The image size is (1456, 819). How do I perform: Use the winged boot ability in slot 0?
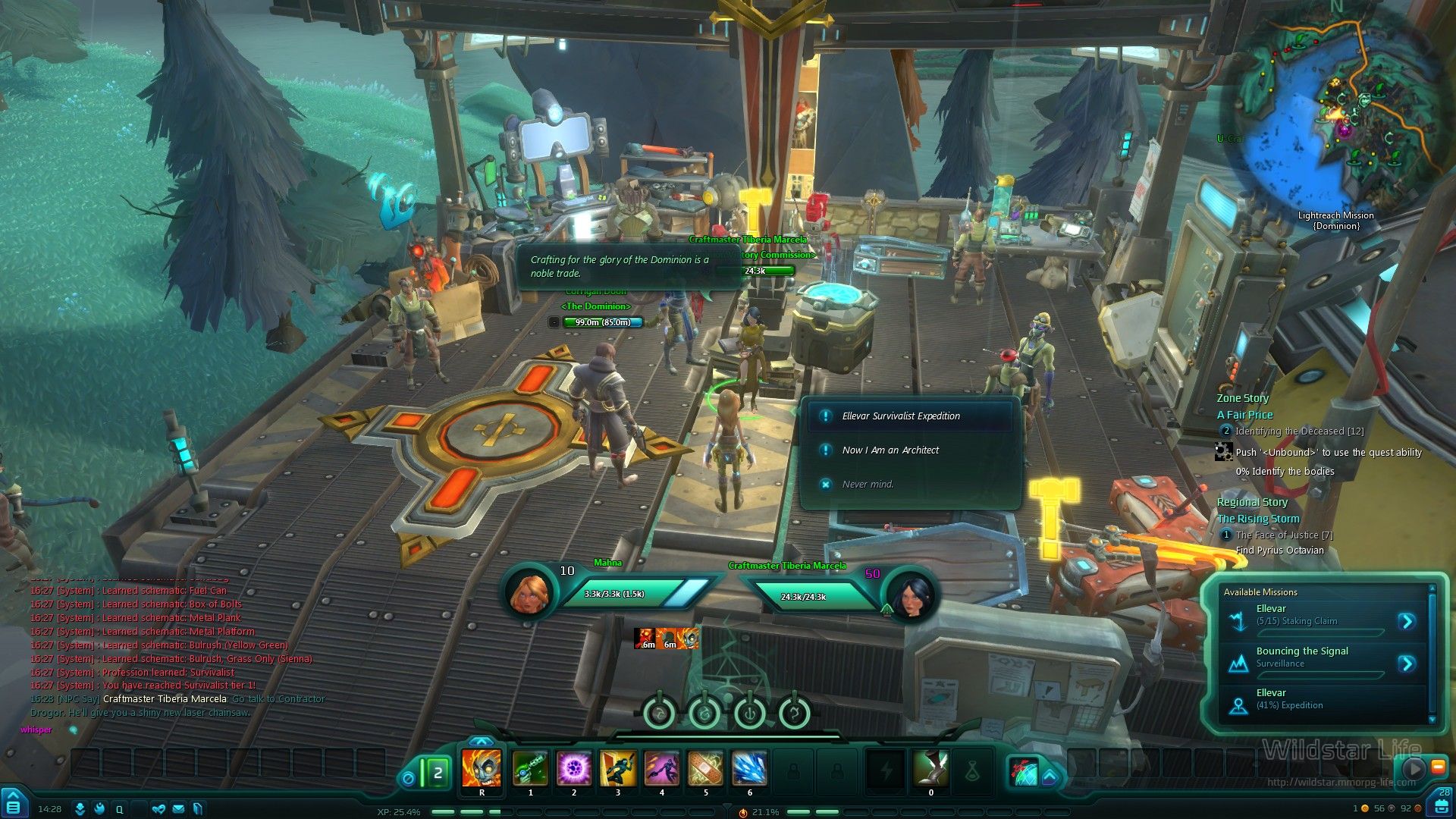931,768
